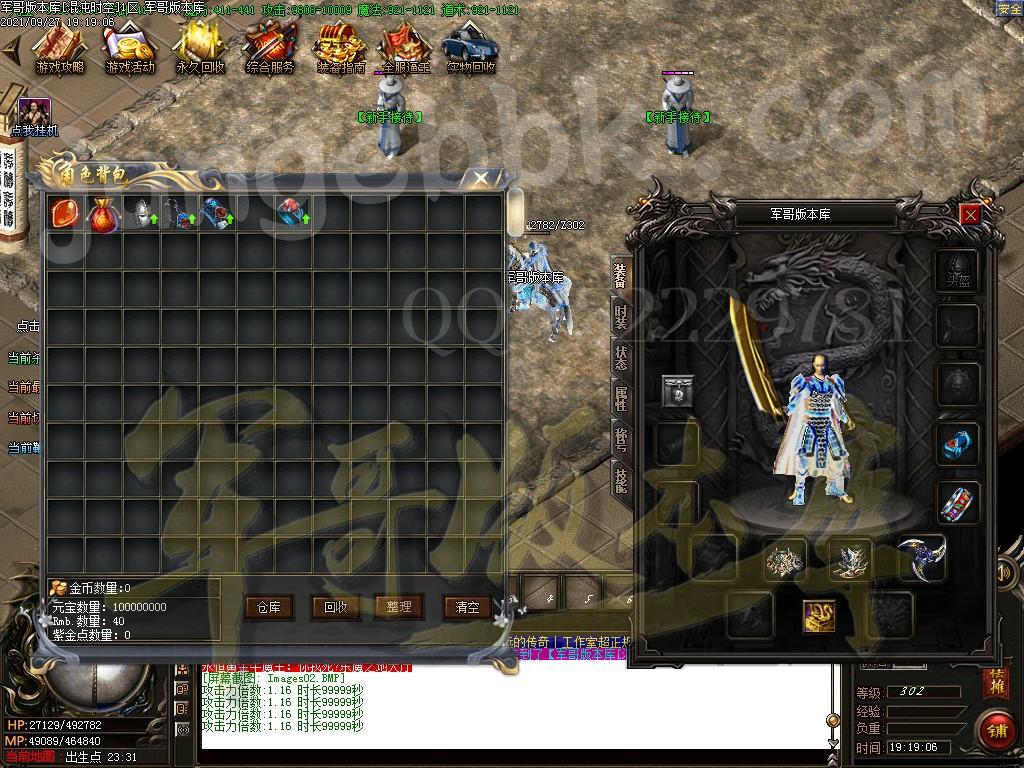Click the 点我挂机 auto-play portrait
1024x768 pixels.
tap(34, 113)
